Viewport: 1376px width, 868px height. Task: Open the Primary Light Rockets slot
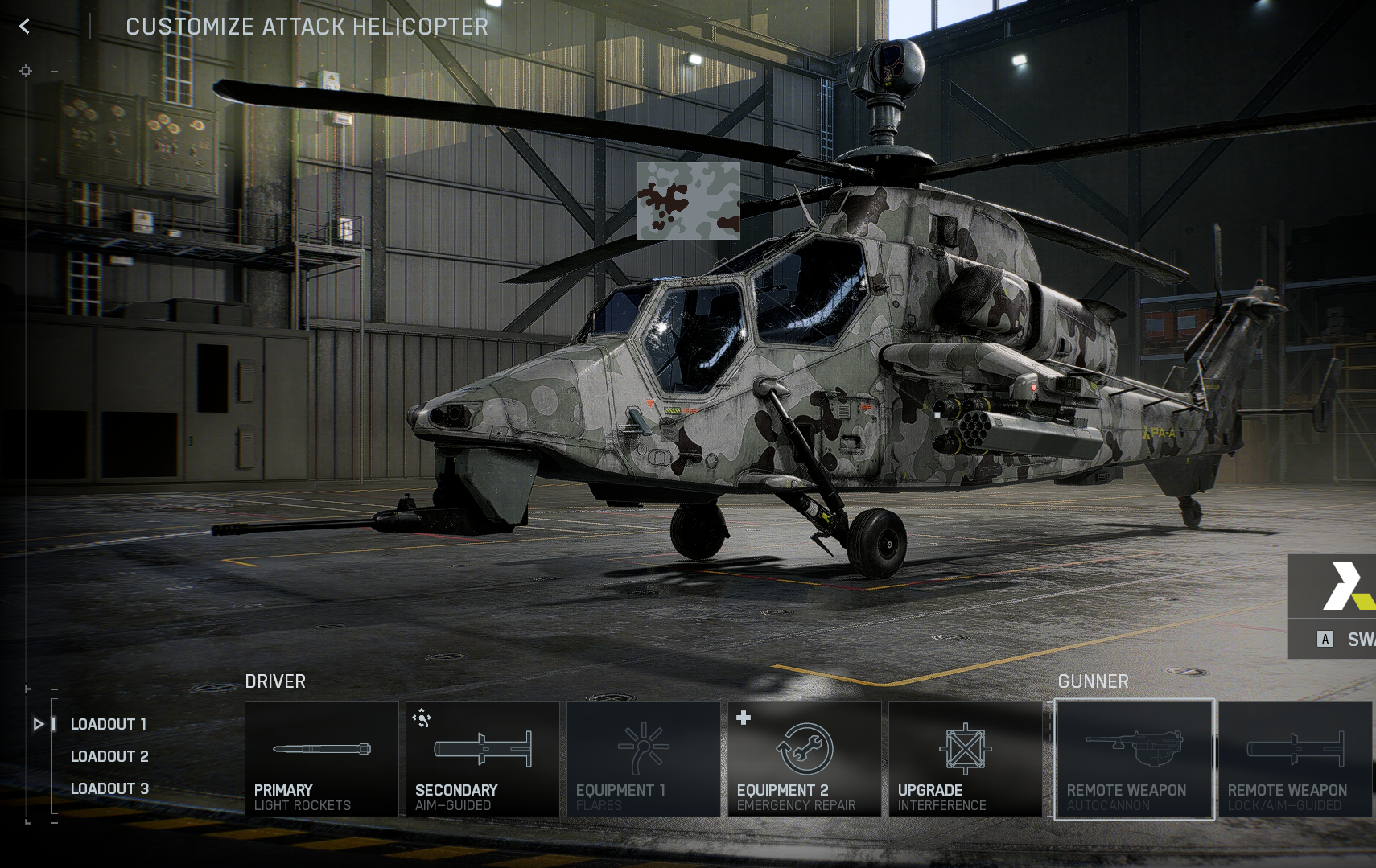click(321, 759)
